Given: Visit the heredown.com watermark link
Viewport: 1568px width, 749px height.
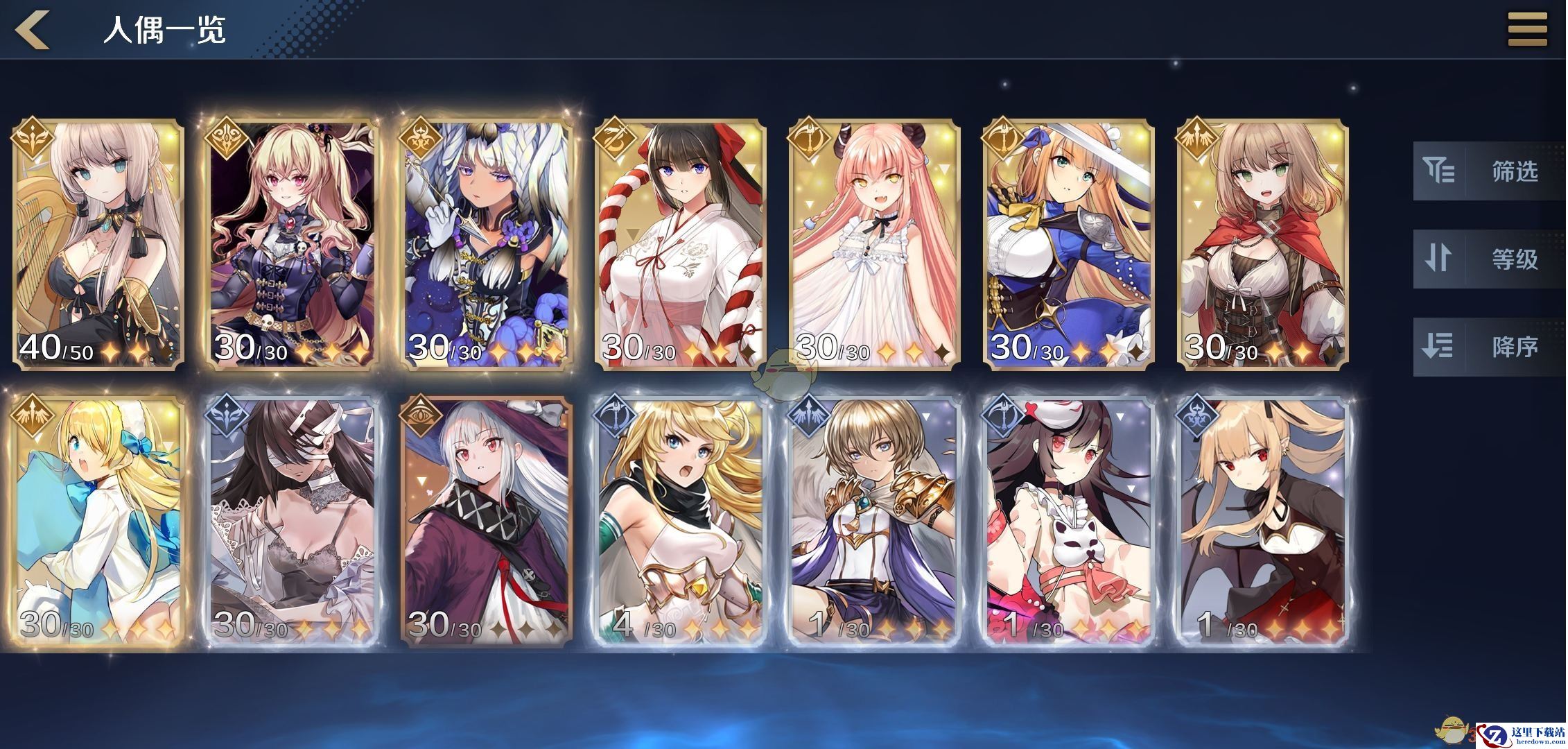Looking at the screenshot, I should coord(1522,734).
